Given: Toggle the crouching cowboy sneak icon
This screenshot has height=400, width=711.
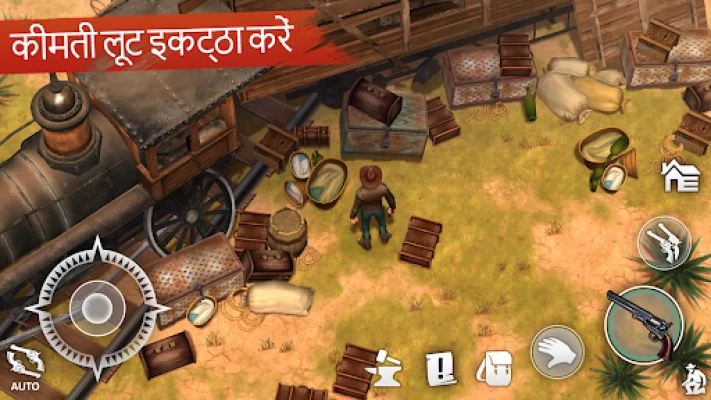Looking at the screenshot, I should click(x=691, y=379).
